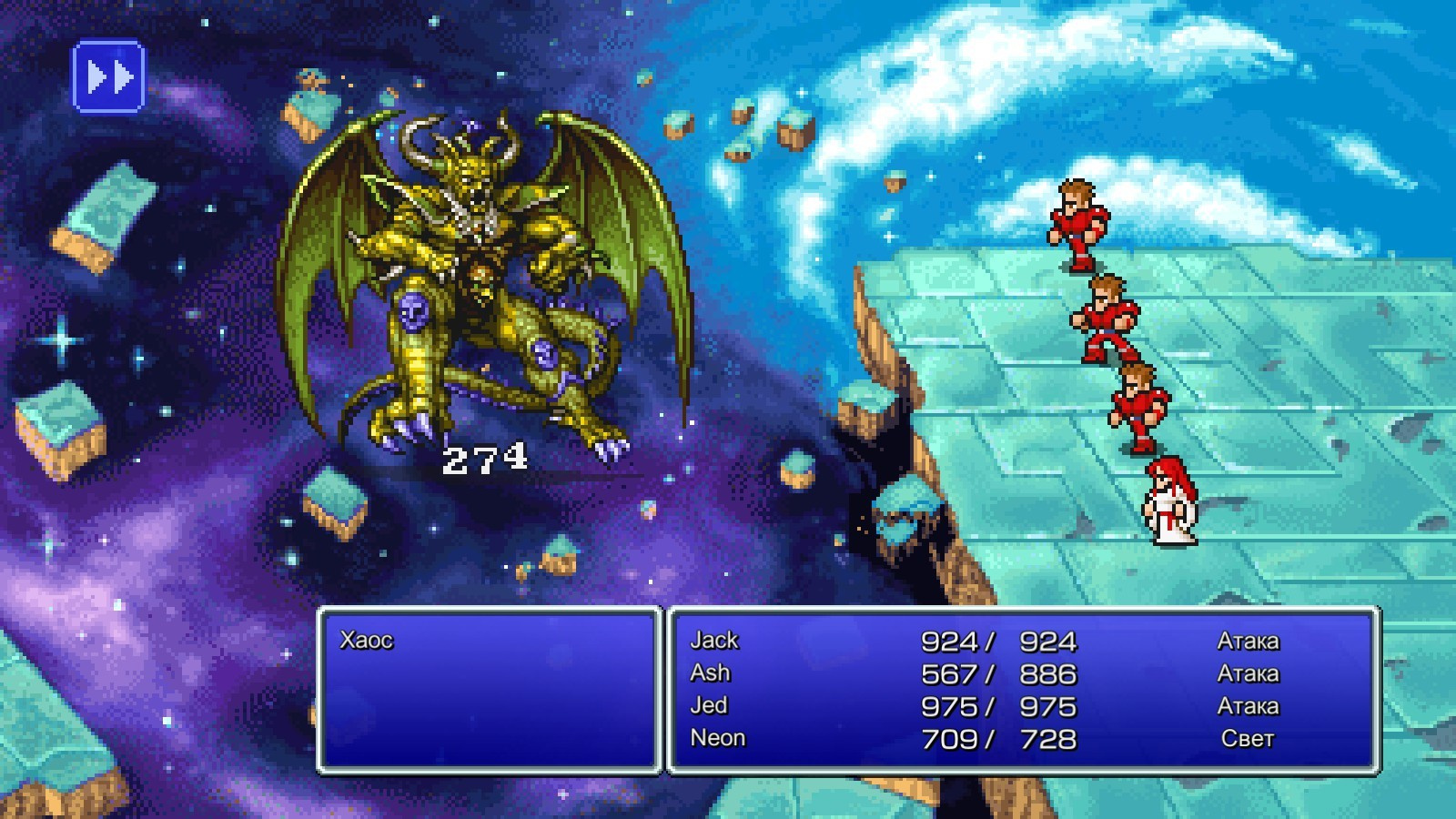Click the Атака command next to Jack
Viewport: 1456px width, 819px height.
1251,640
